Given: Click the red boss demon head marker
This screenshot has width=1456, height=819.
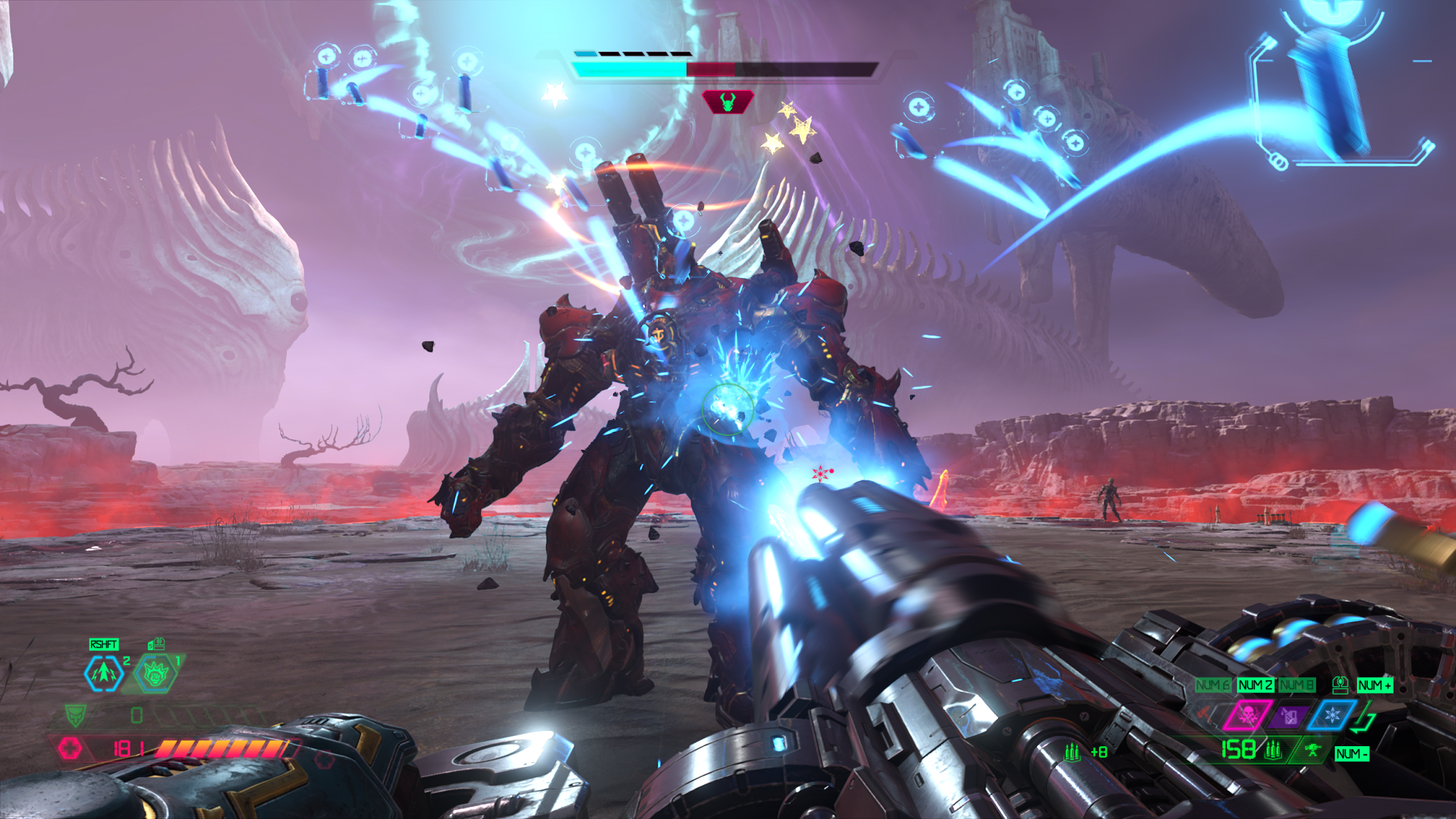Looking at the screenshot, I should pos(727,101).
